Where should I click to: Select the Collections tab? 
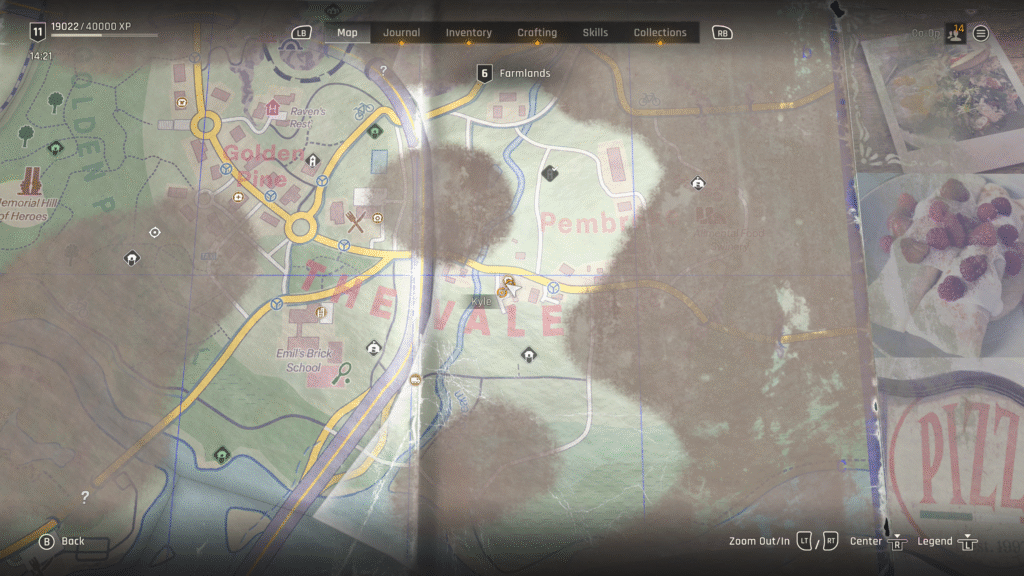pyautogui.click(x=660, y=33)
